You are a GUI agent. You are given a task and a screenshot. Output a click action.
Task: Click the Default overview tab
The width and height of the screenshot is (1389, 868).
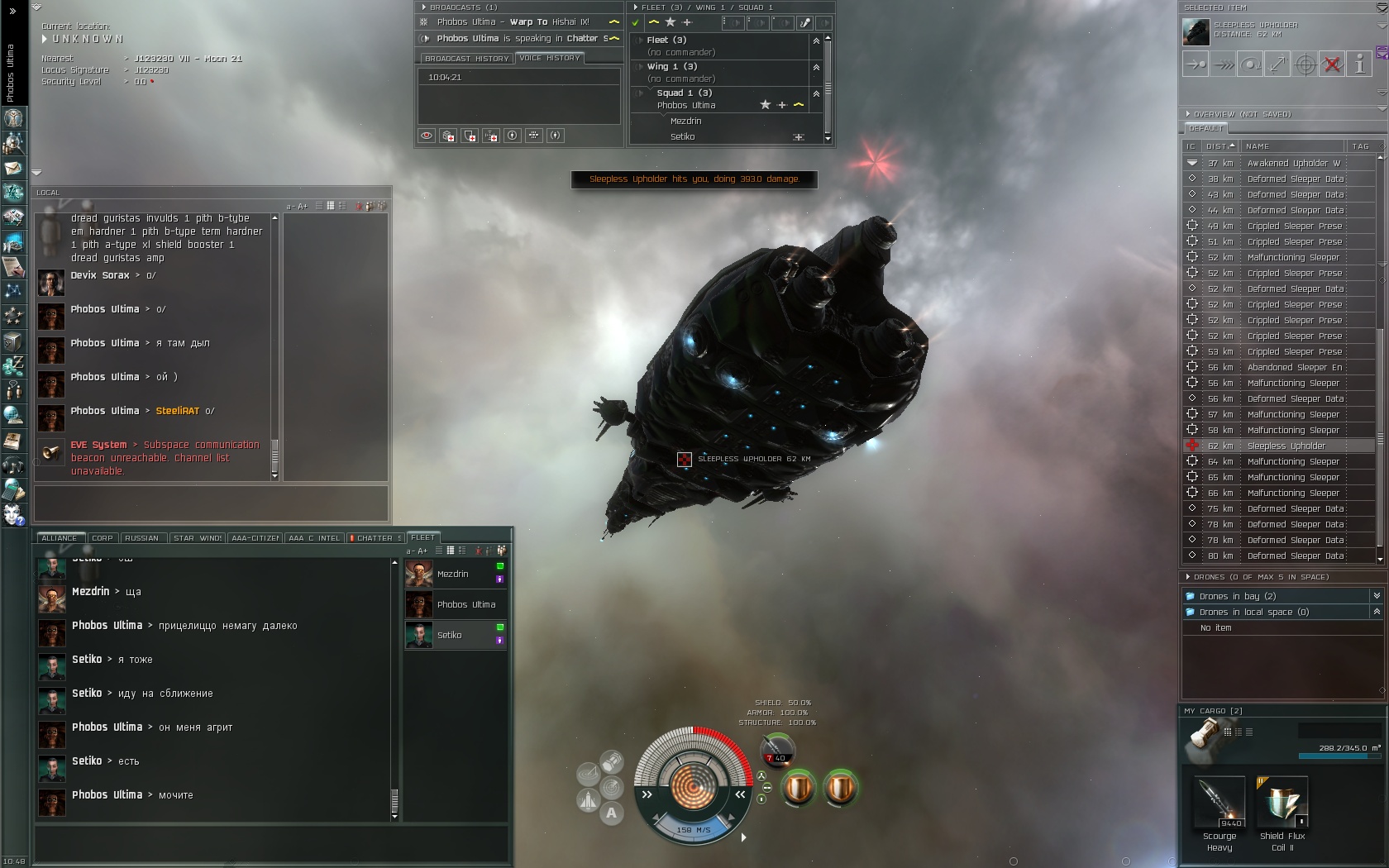(x=1205, y=129)
